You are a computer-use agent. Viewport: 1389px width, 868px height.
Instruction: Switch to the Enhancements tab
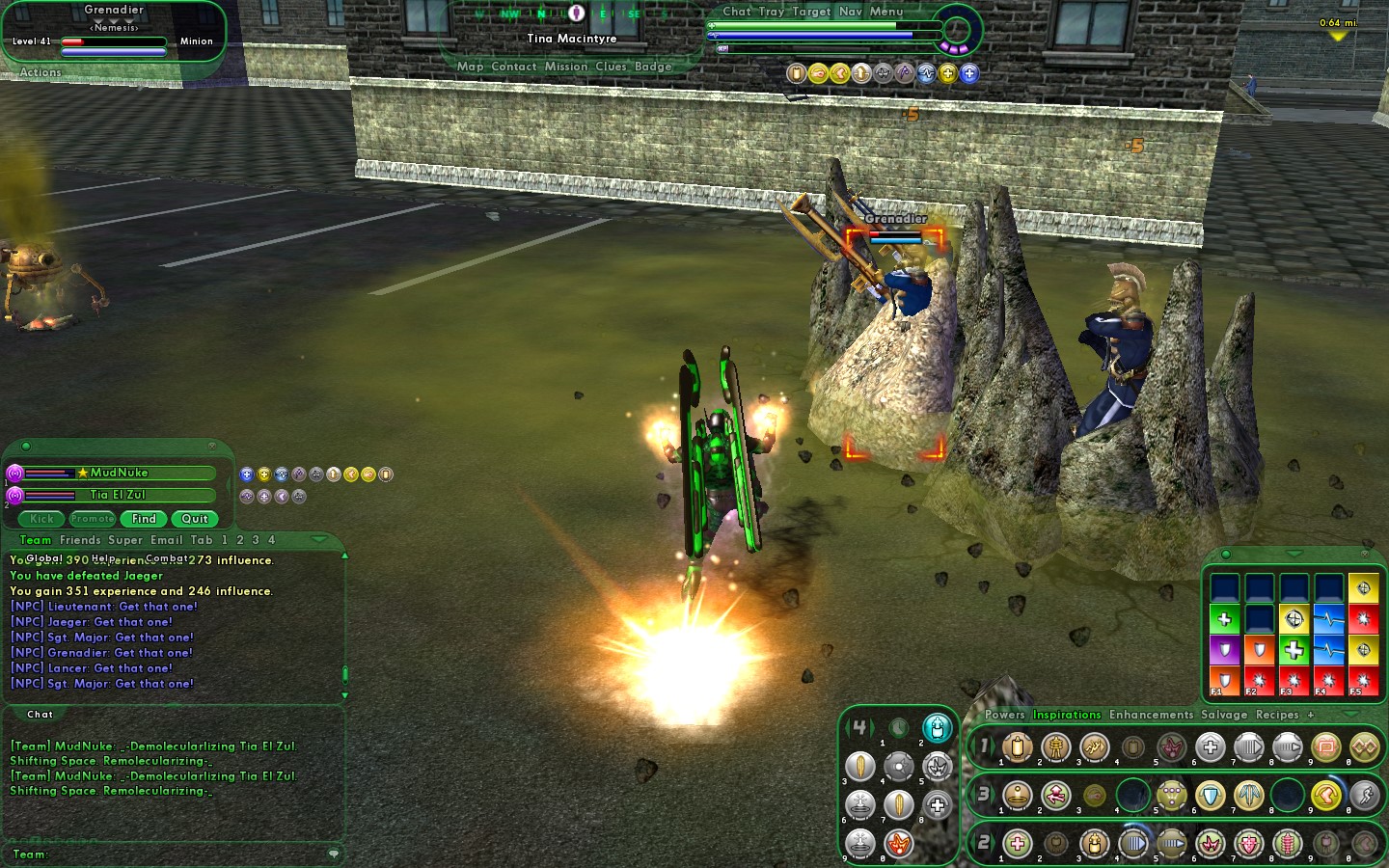(x=1151, y=715)
